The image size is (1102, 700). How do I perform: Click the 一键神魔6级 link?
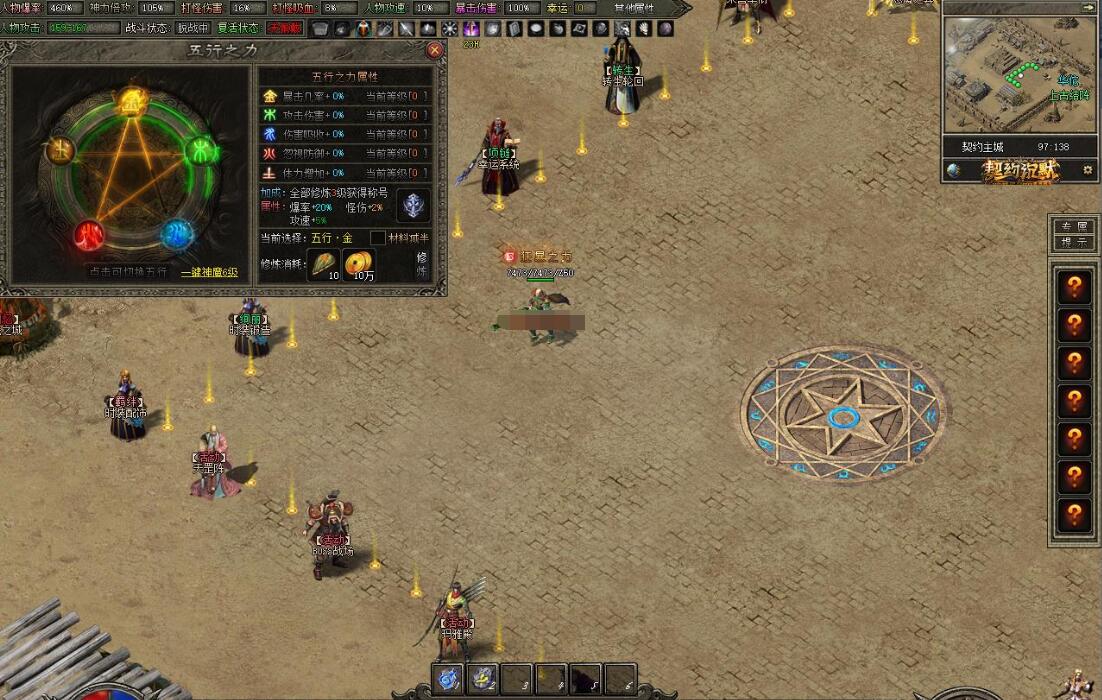pos(209,272)
